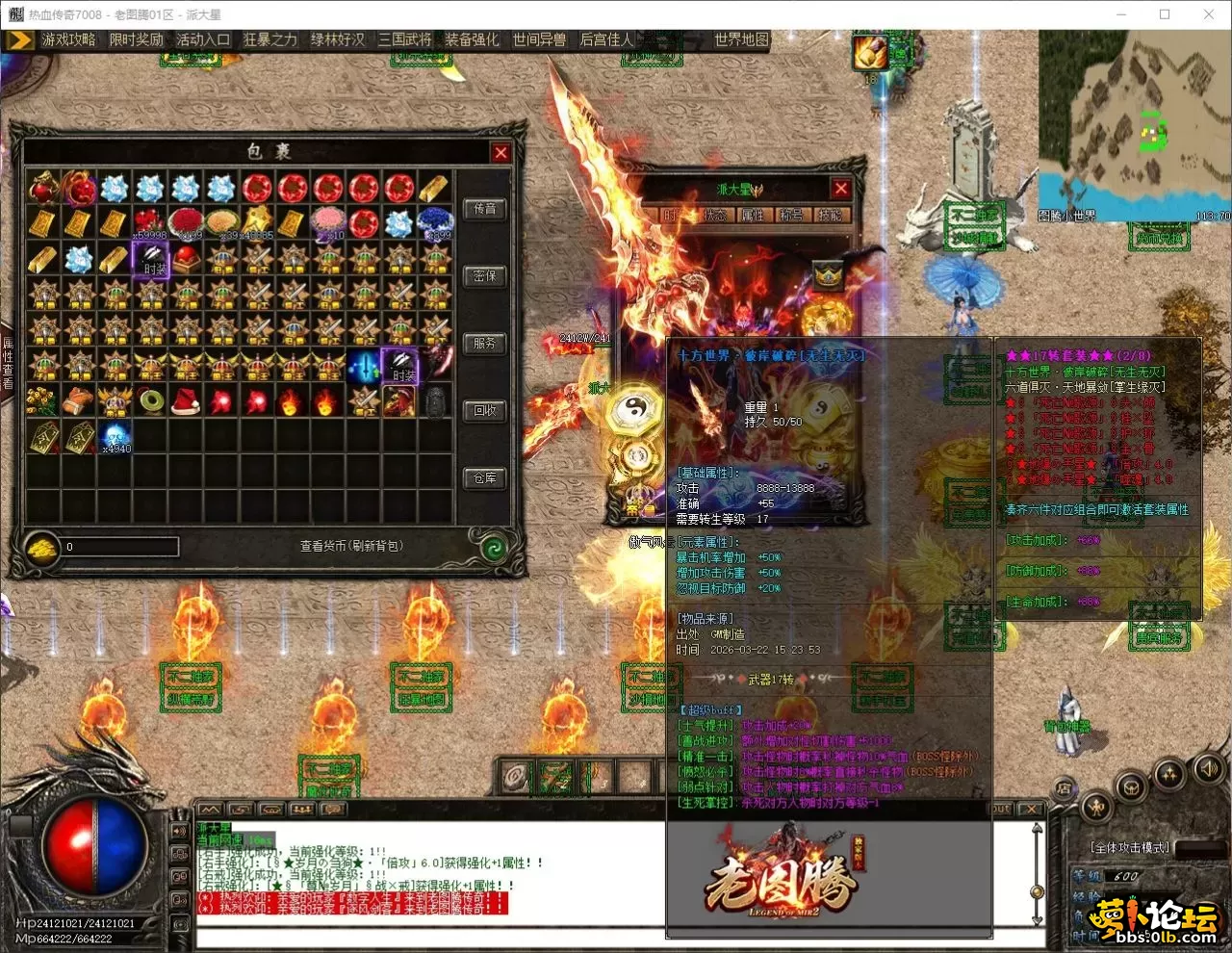Click the 回收 recycle button
This screenshot has height=953, width=1232.
coord(484,410)
